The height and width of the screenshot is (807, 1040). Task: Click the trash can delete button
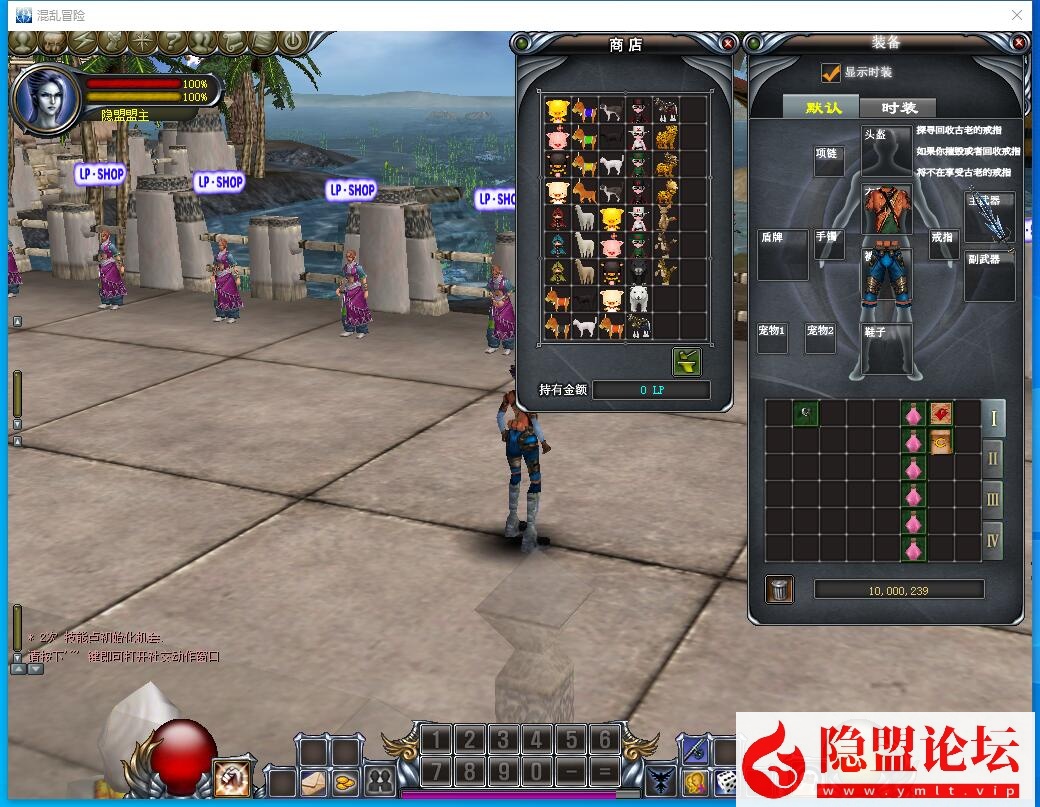[780, 590]
